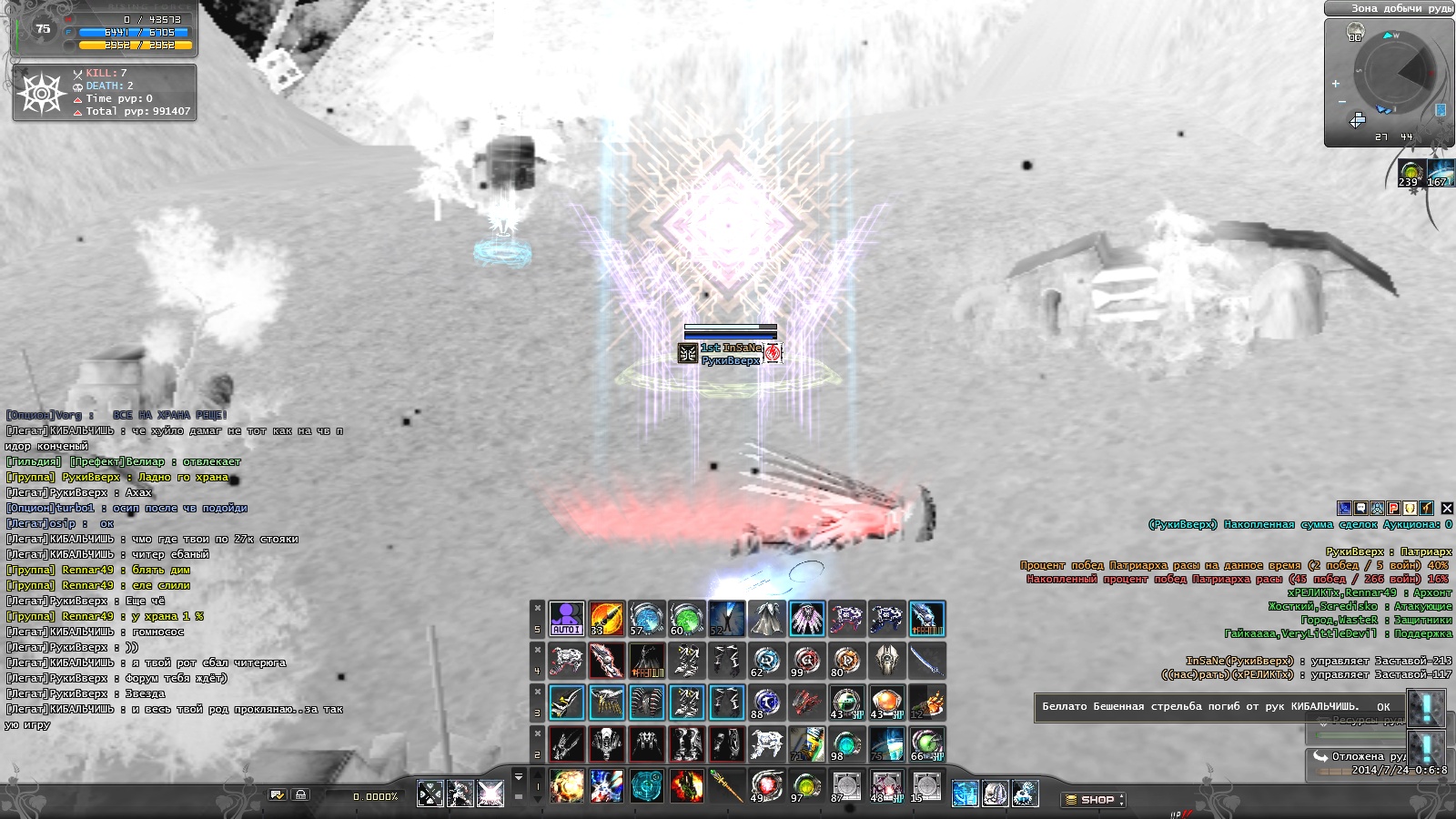Confirm the death notice with OK
This screenshot has width=1456, height=819.
pos(1383,707)
